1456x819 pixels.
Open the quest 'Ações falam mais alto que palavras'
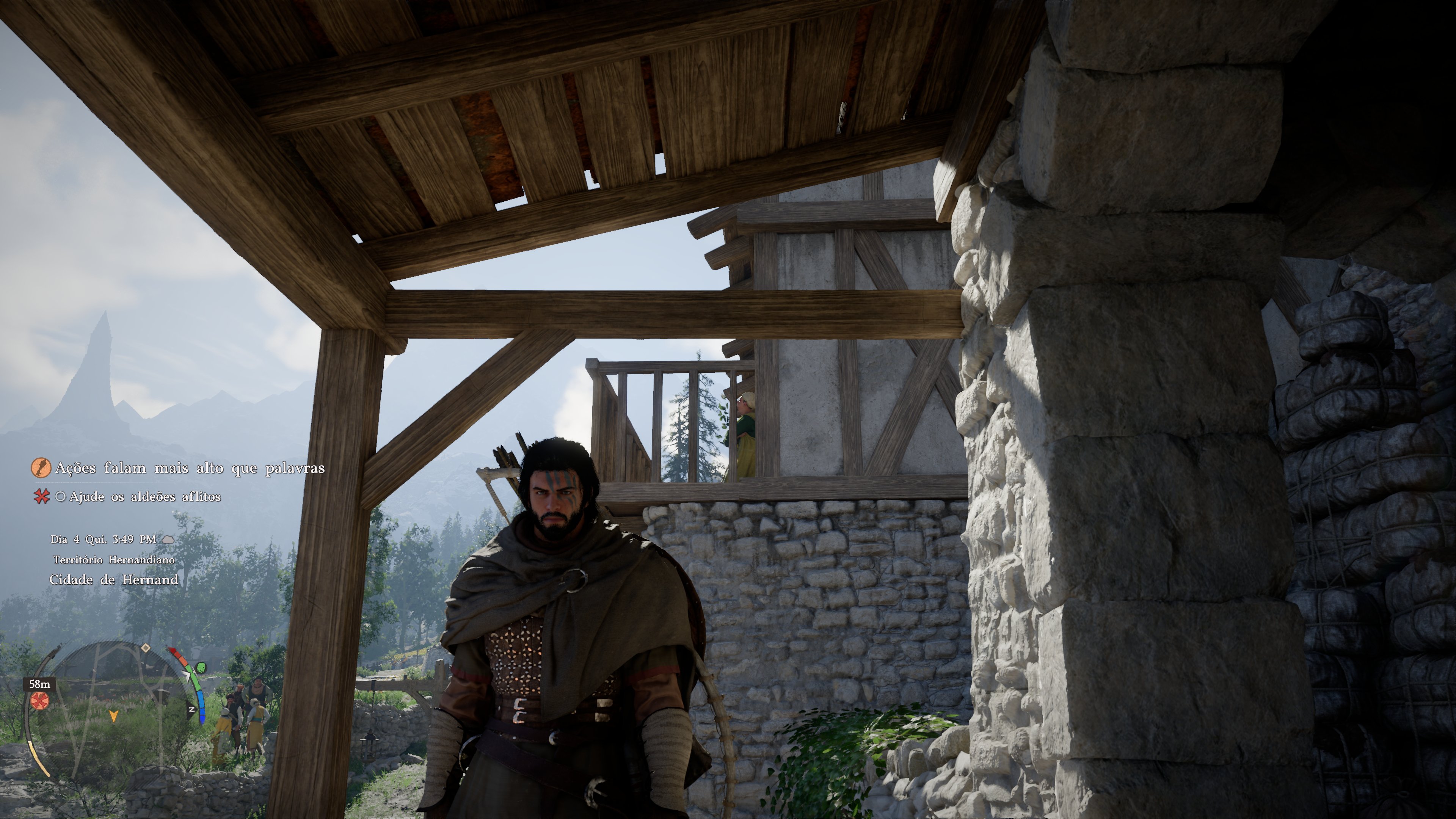[x=190, y=468]
